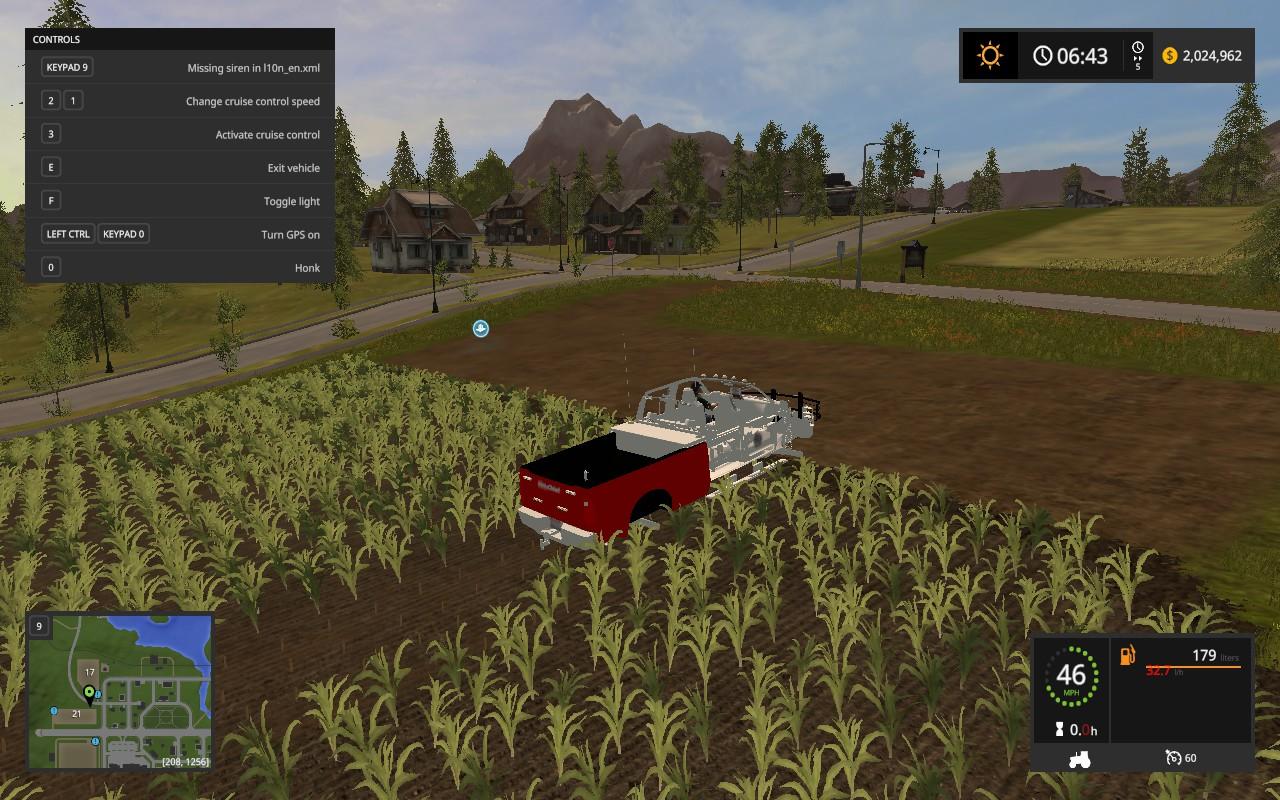The image size is (1280, 800).
Task: Click the gold coin money icon
Action: pos(1169,56)
